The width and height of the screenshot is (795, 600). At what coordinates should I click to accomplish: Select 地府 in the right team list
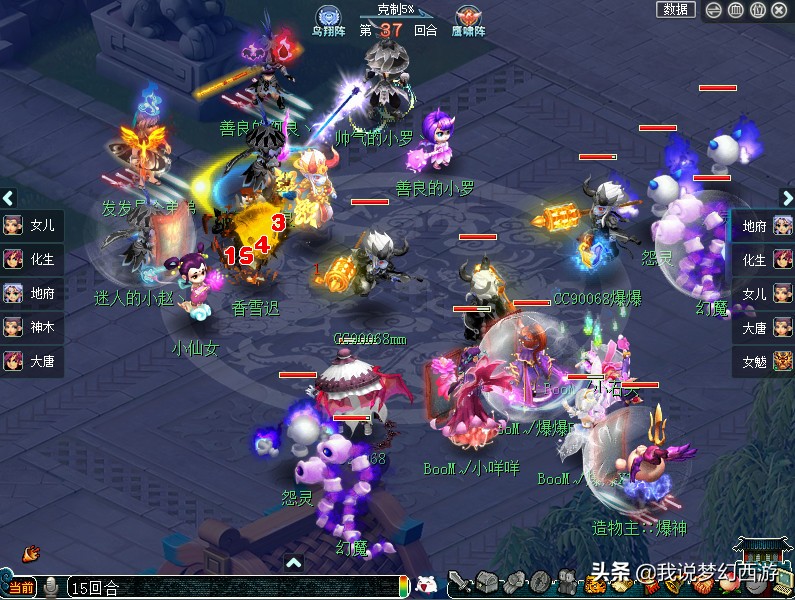tap(764, 226)
